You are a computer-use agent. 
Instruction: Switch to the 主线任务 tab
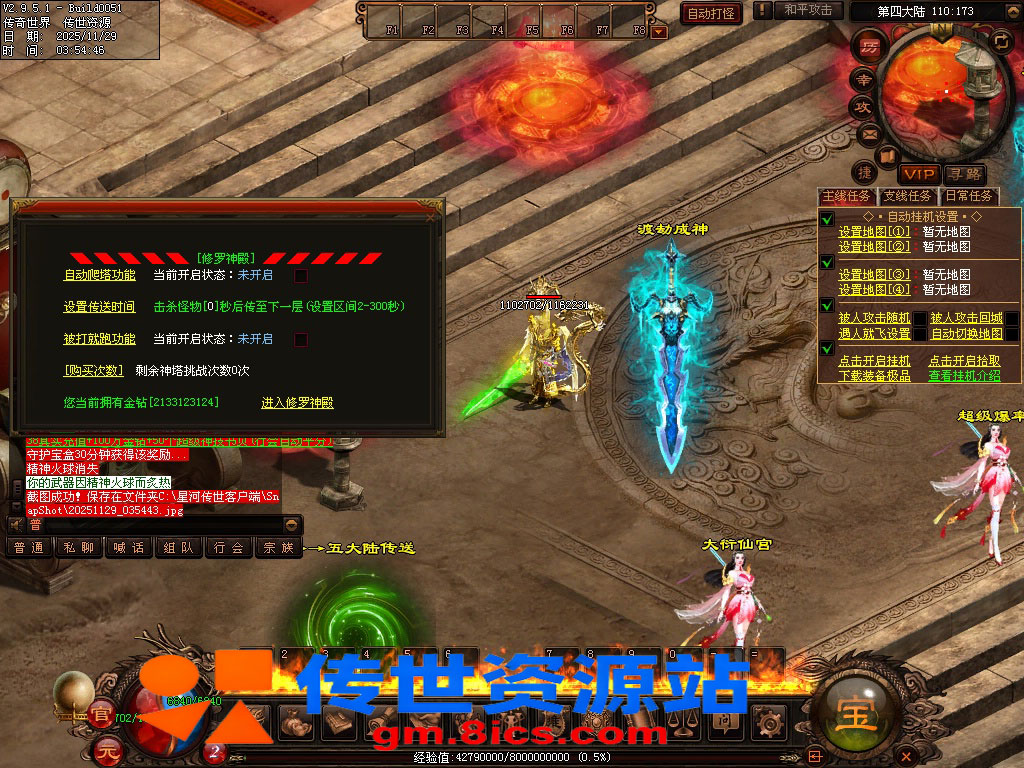pos(846,196)
